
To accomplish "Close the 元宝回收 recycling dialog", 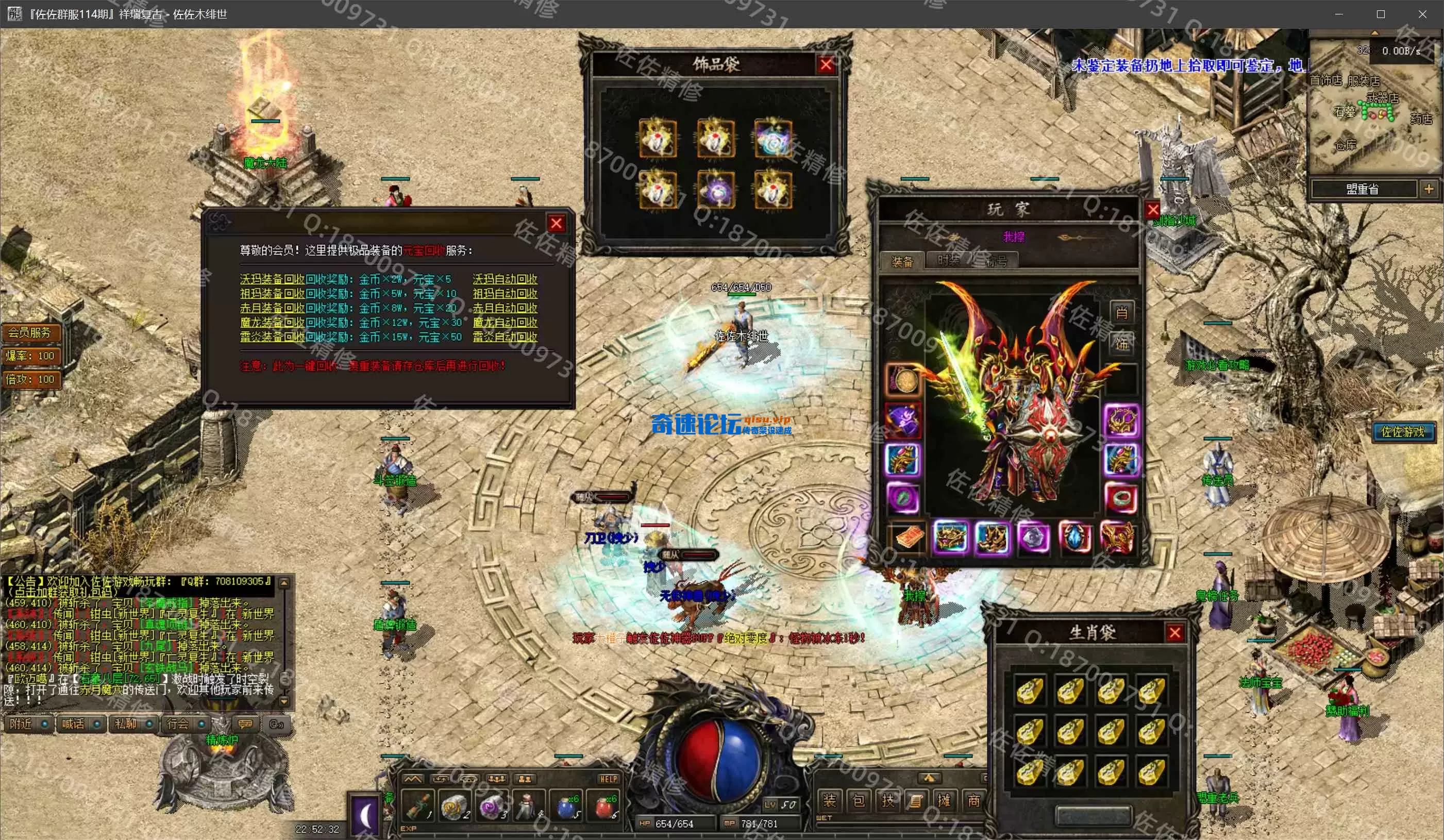I will click(556, 224).
